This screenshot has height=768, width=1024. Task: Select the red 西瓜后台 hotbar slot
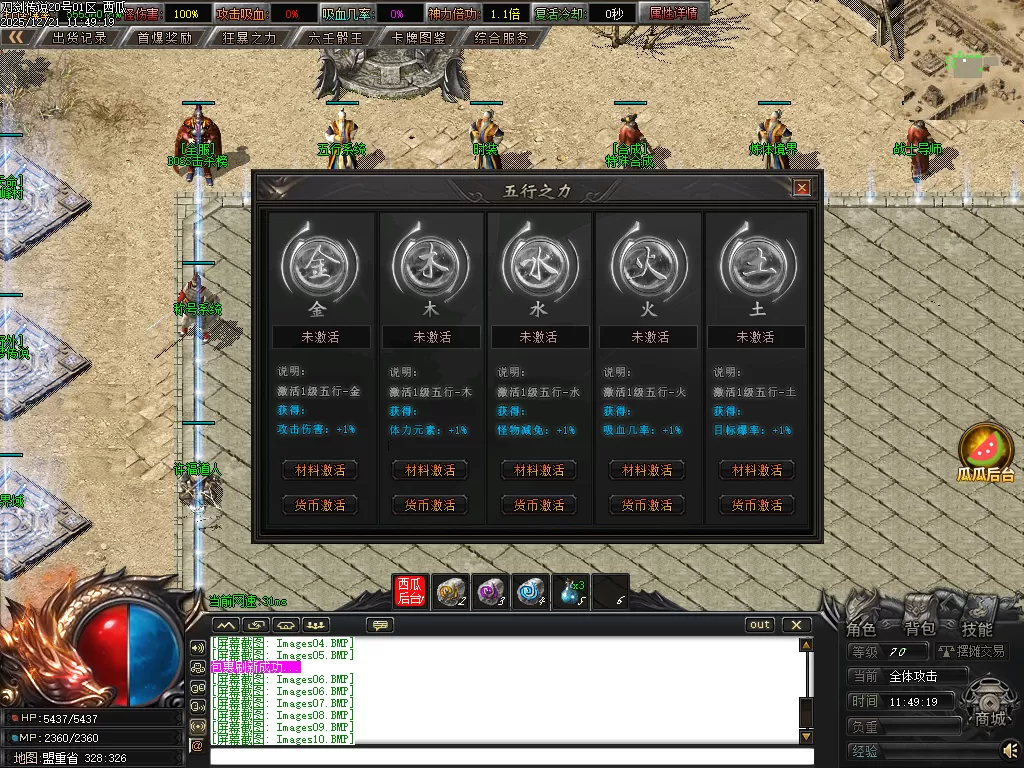411,592
